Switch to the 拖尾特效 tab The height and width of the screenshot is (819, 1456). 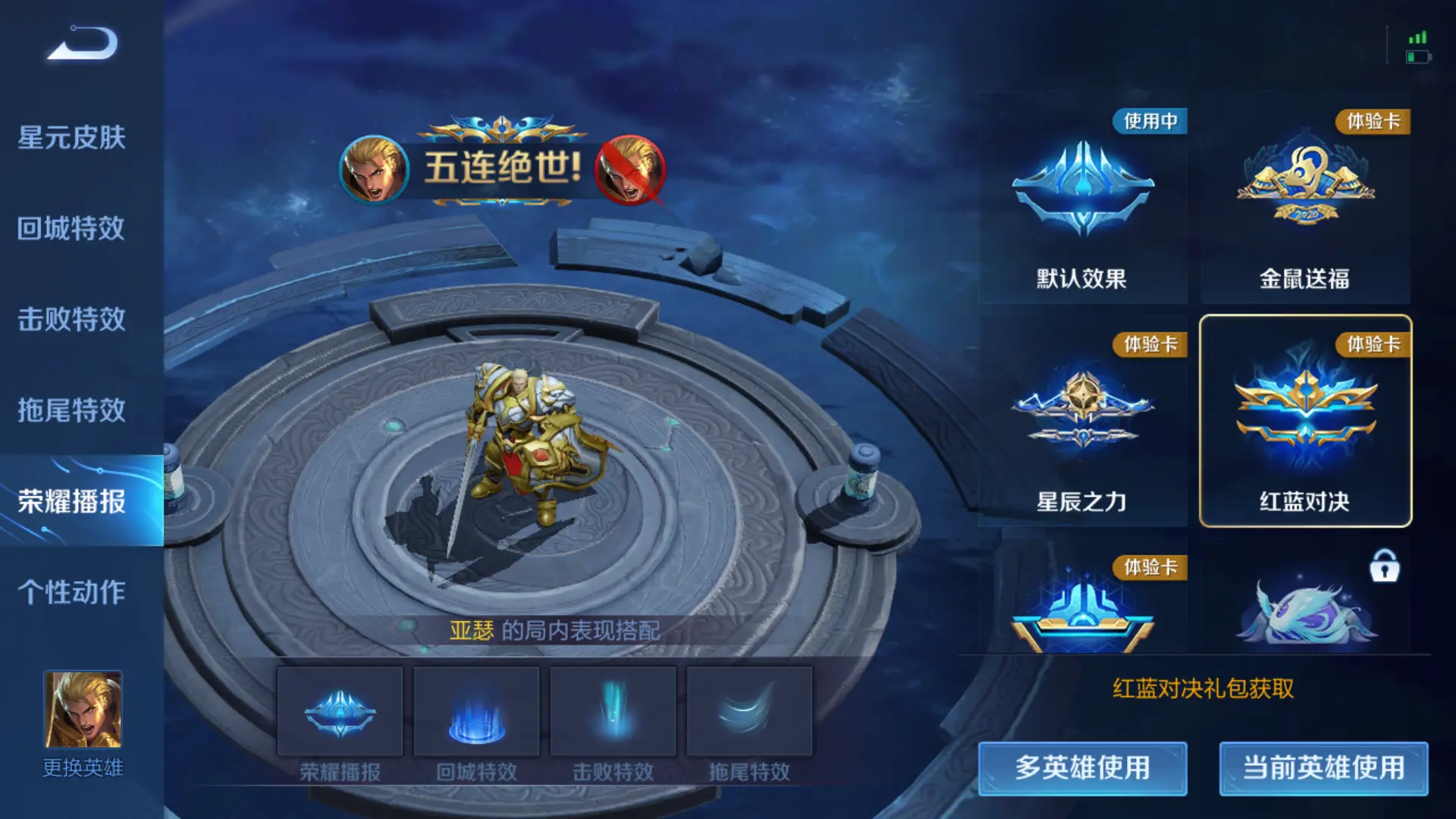(x=72, y=409)
